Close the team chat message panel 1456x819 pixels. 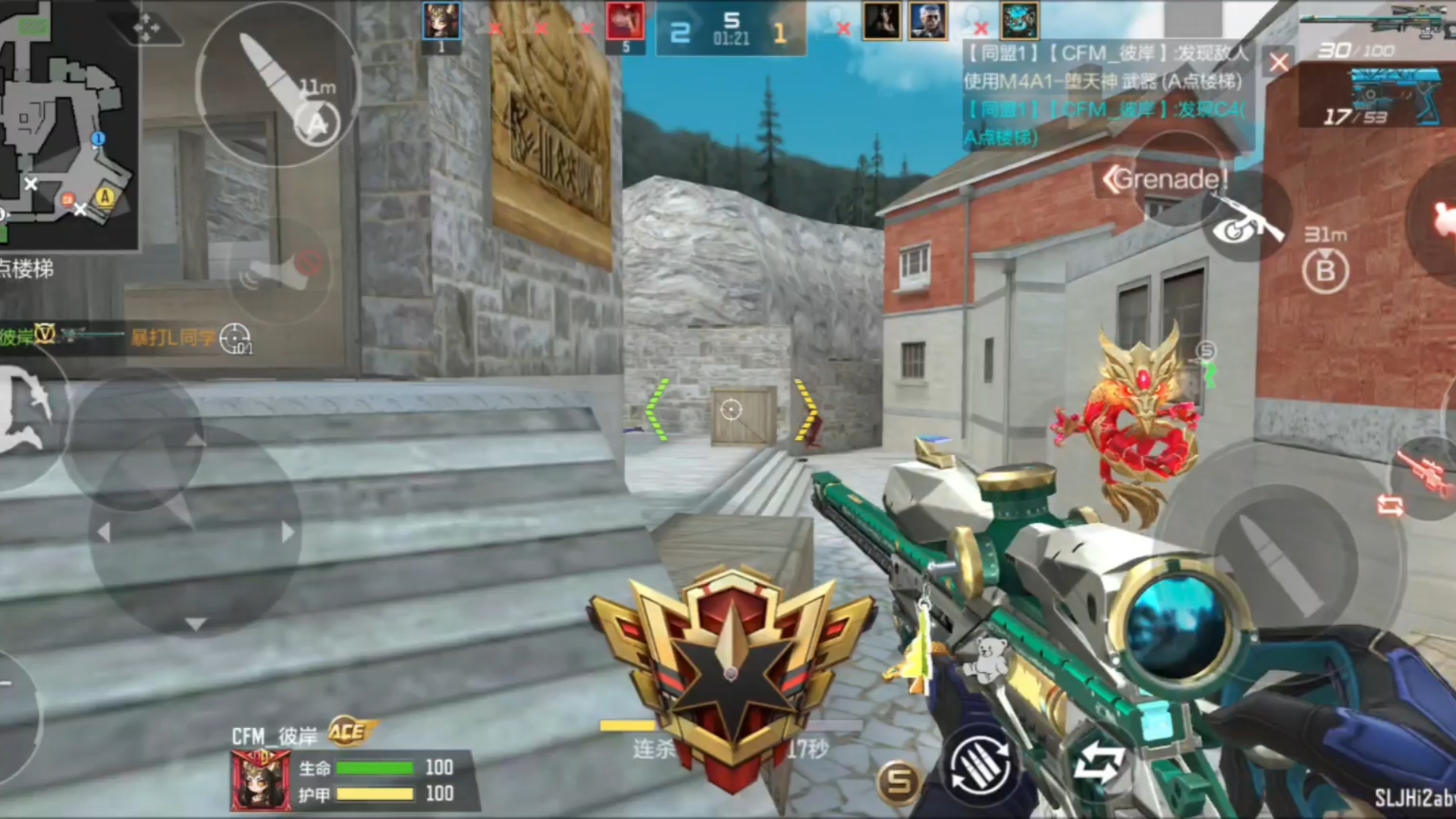[1279, 62]
